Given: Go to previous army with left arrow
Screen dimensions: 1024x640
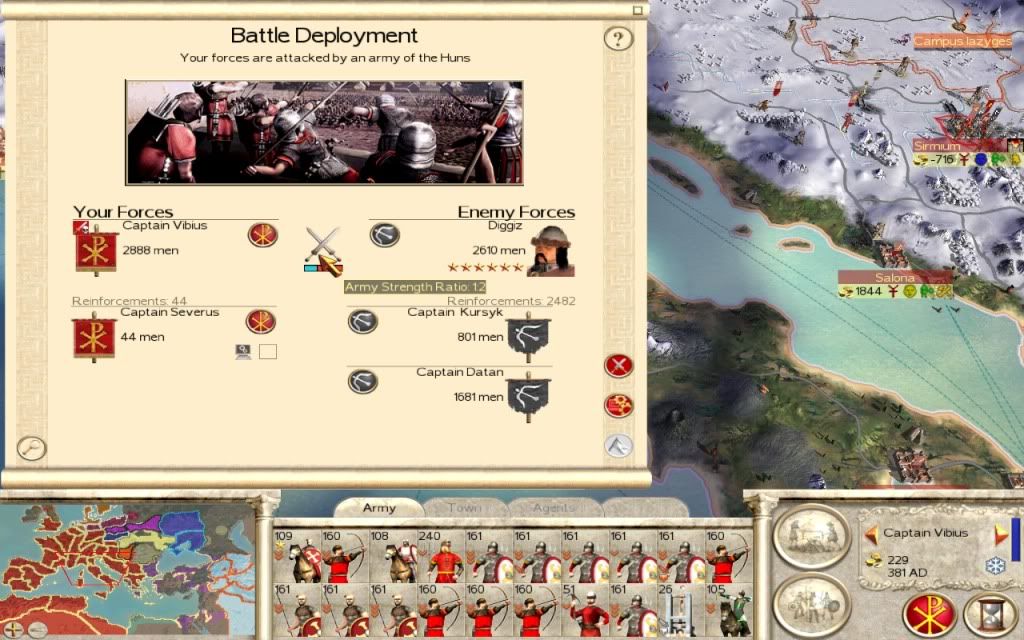Looking at the screenshot, I should pyautogui.click(x=871, y=534).
